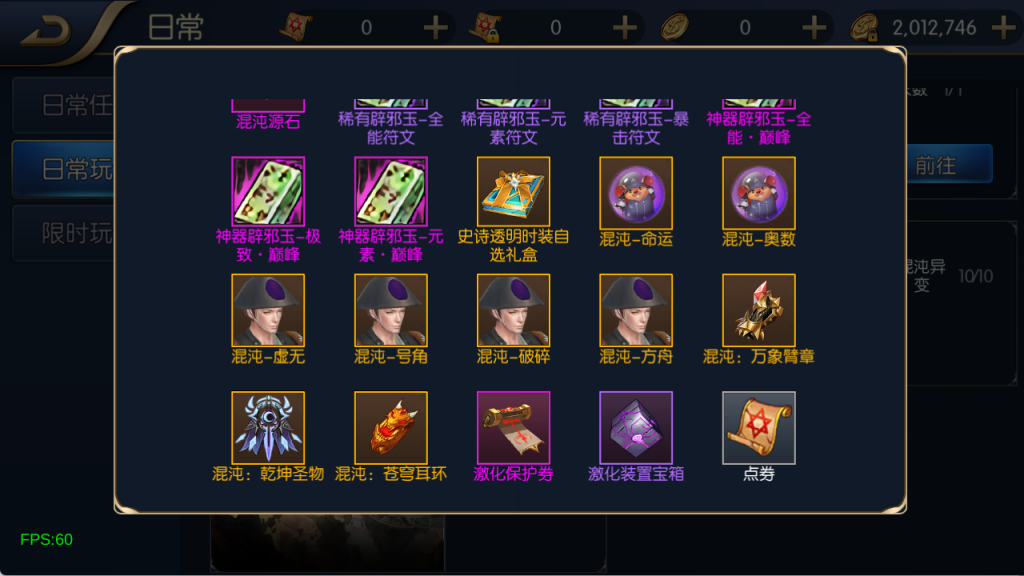Select the 点券 scroll item
Screen dimensions: 1024x576
(x=759, y=427)
